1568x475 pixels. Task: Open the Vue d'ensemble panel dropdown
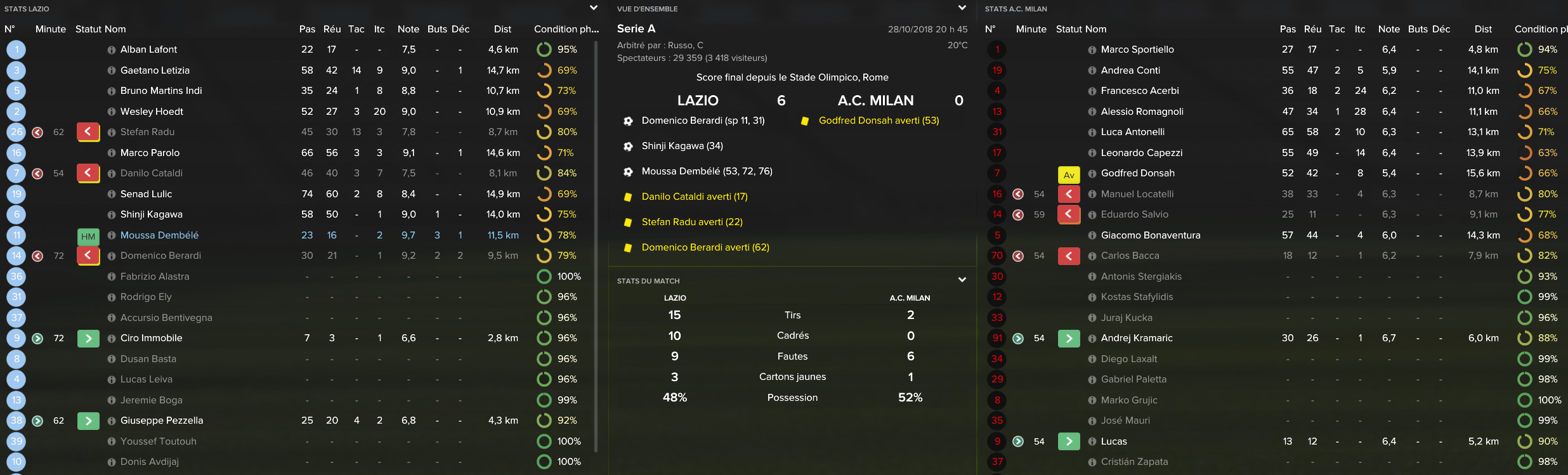(962, 8)
